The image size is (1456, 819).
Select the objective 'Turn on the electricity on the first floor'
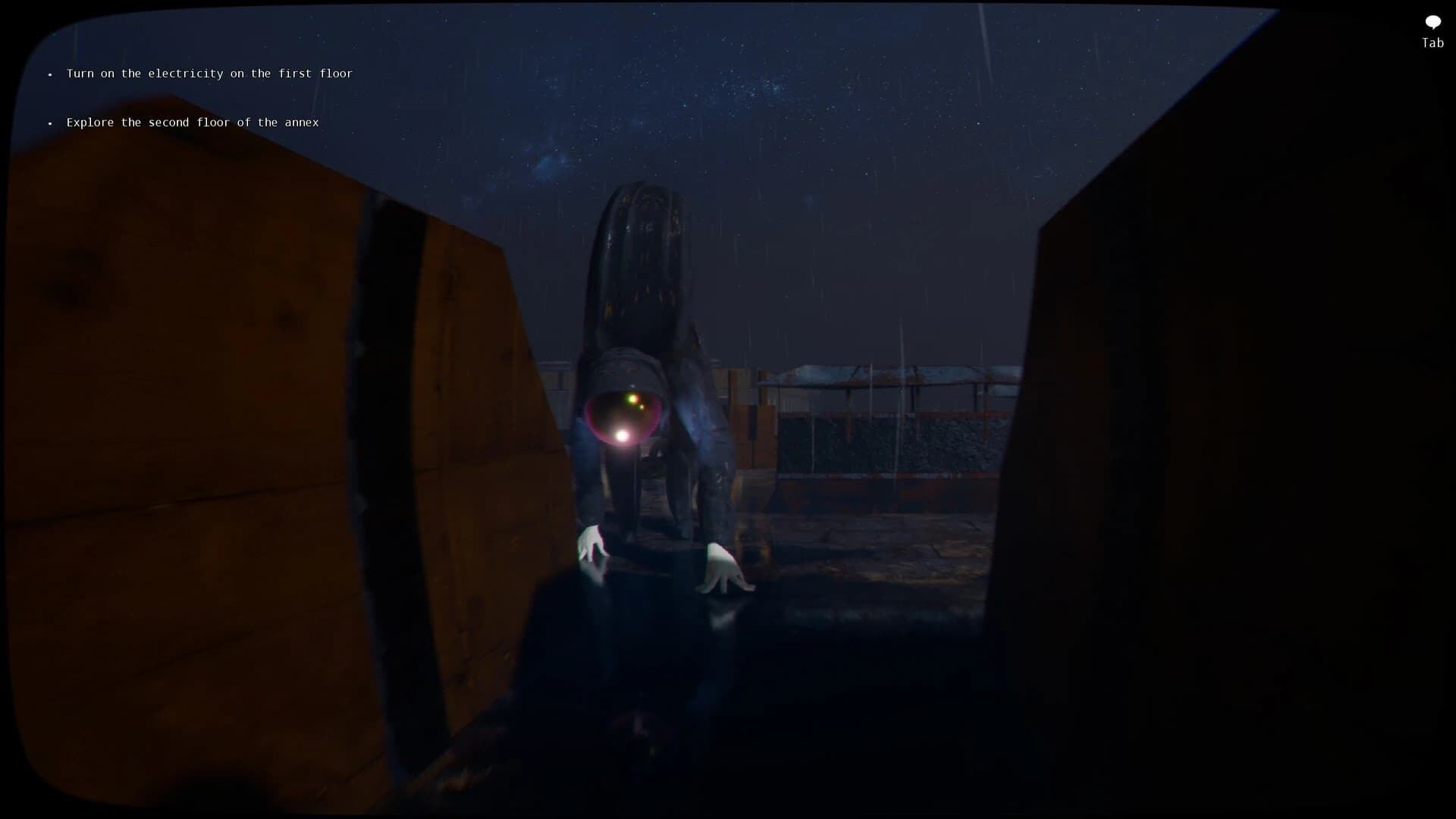point(209,74)
